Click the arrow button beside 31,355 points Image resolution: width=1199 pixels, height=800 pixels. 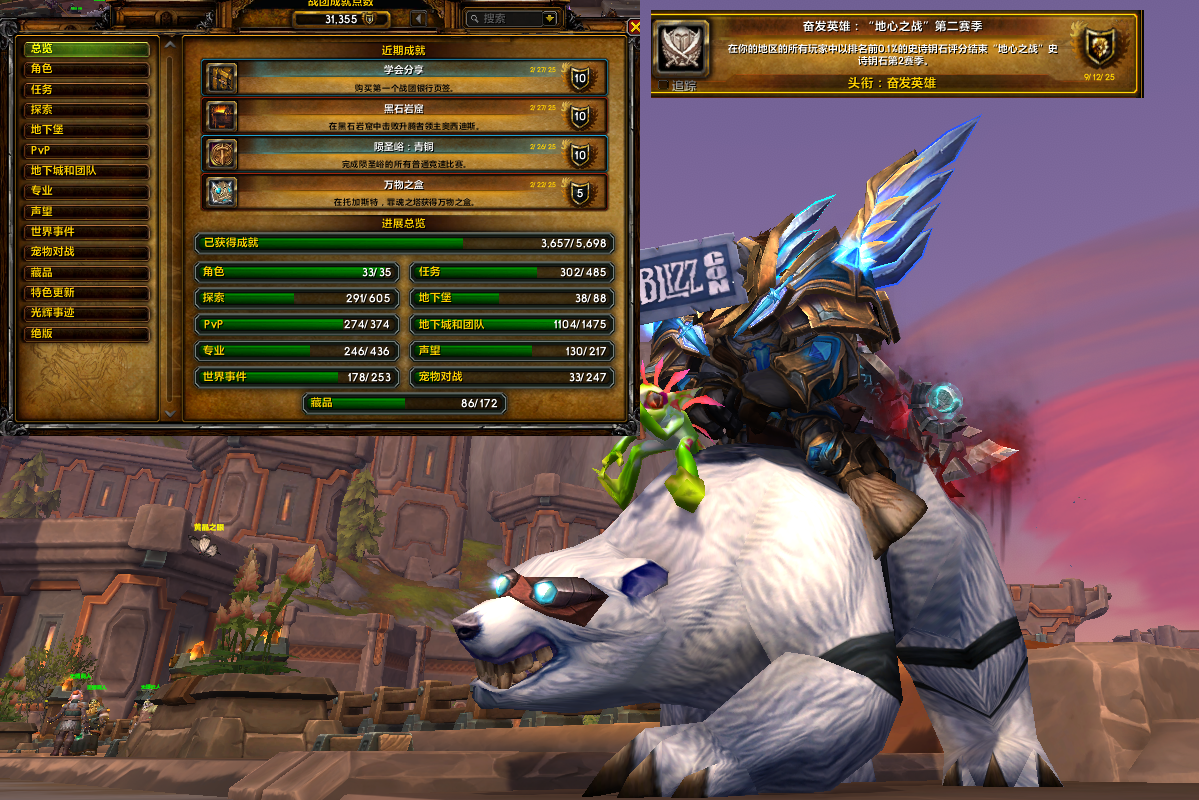tap(418, 18)
